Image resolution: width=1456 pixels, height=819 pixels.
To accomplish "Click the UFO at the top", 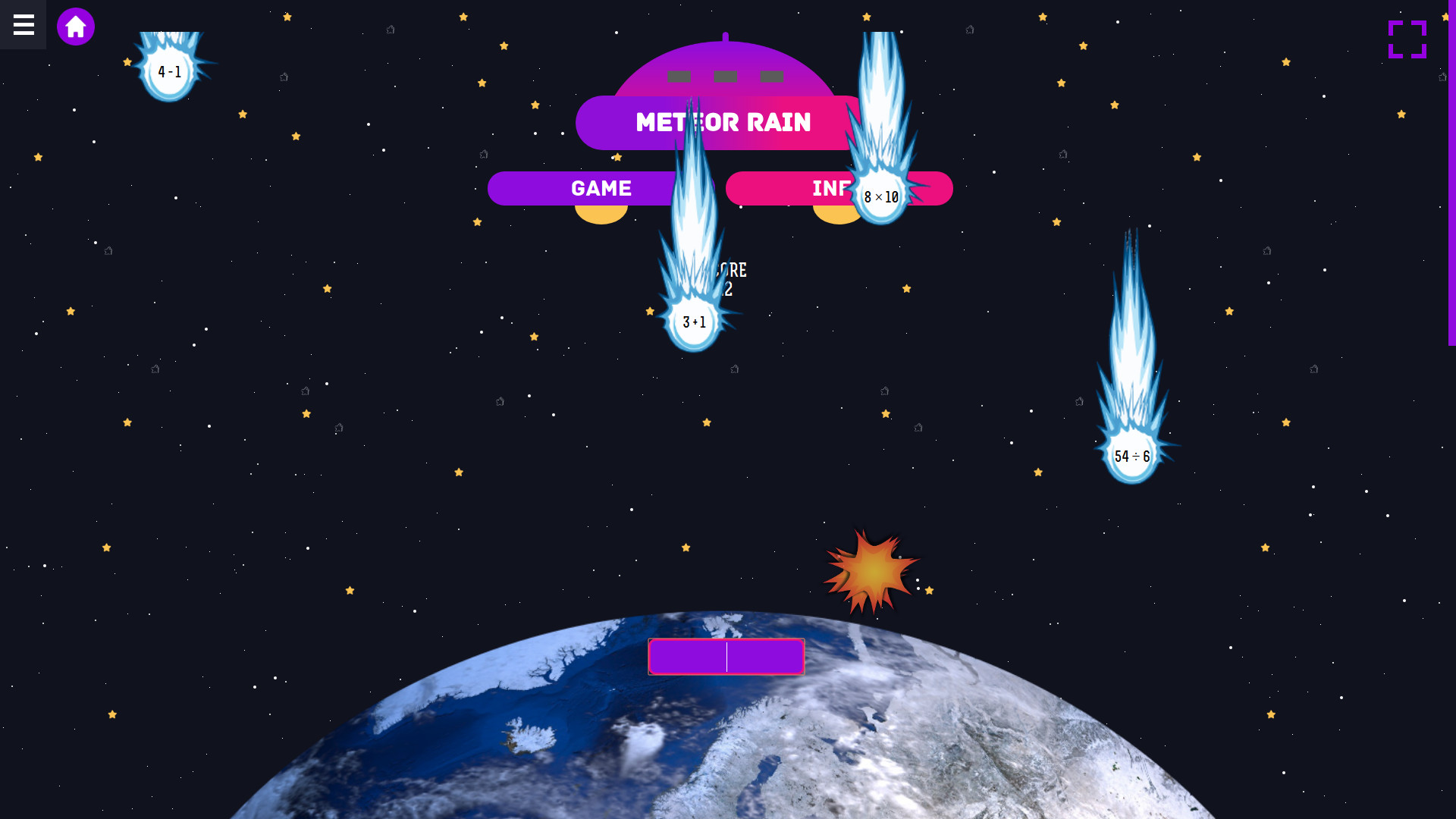I will (x=724, y=76).
